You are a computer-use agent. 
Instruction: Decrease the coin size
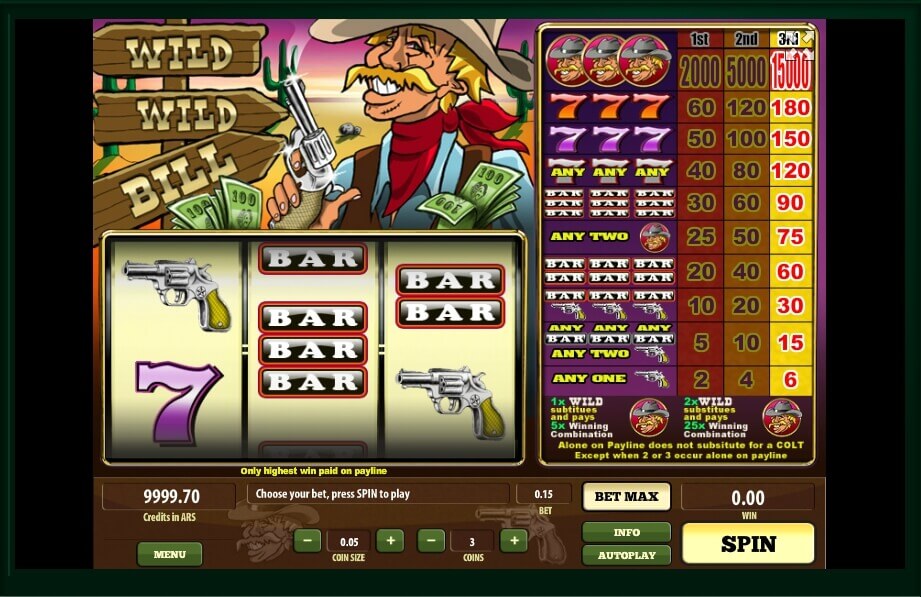(x=308, y=541)
